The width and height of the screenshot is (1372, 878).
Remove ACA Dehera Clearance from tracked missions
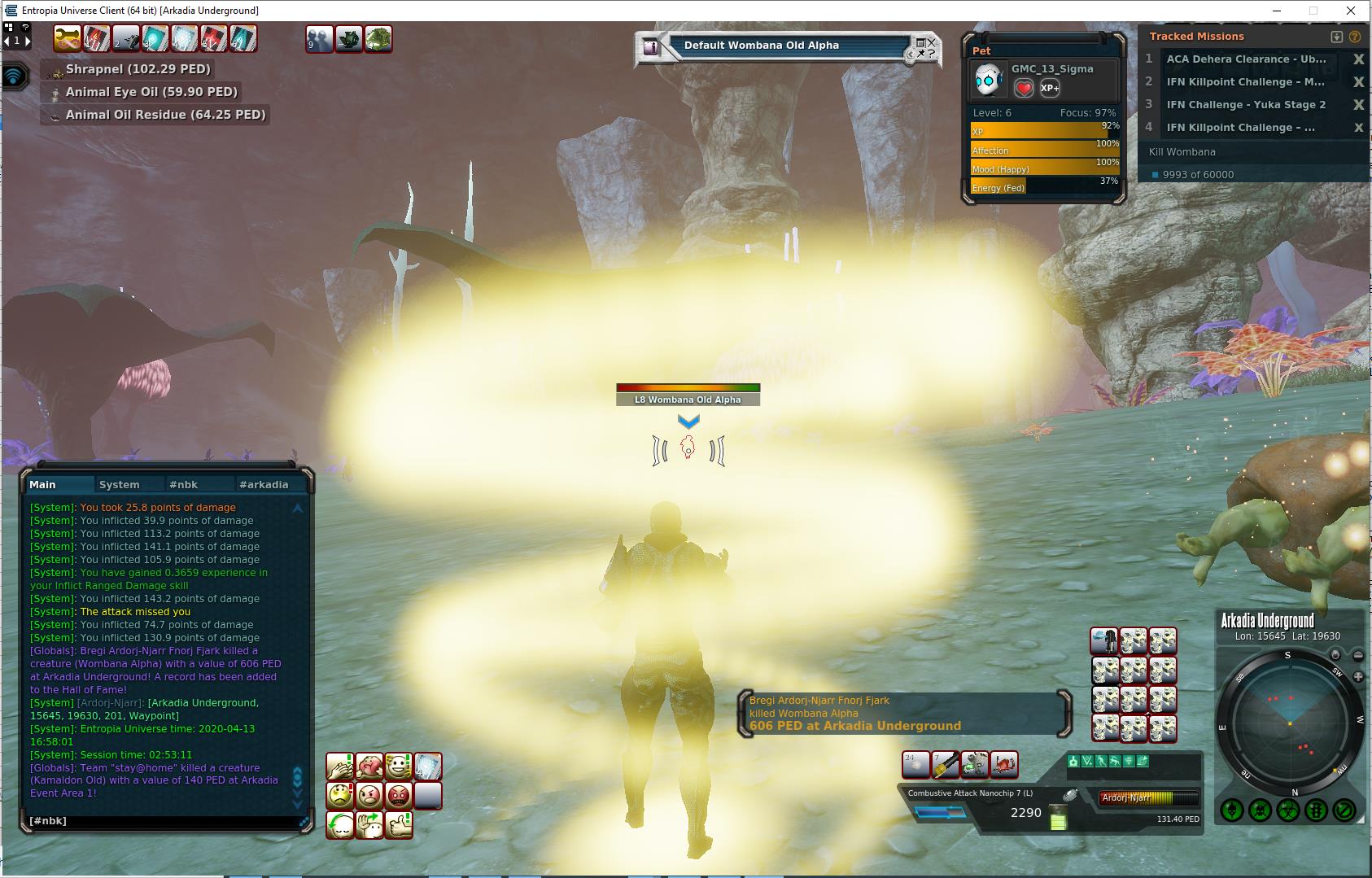click(1358, 59)
